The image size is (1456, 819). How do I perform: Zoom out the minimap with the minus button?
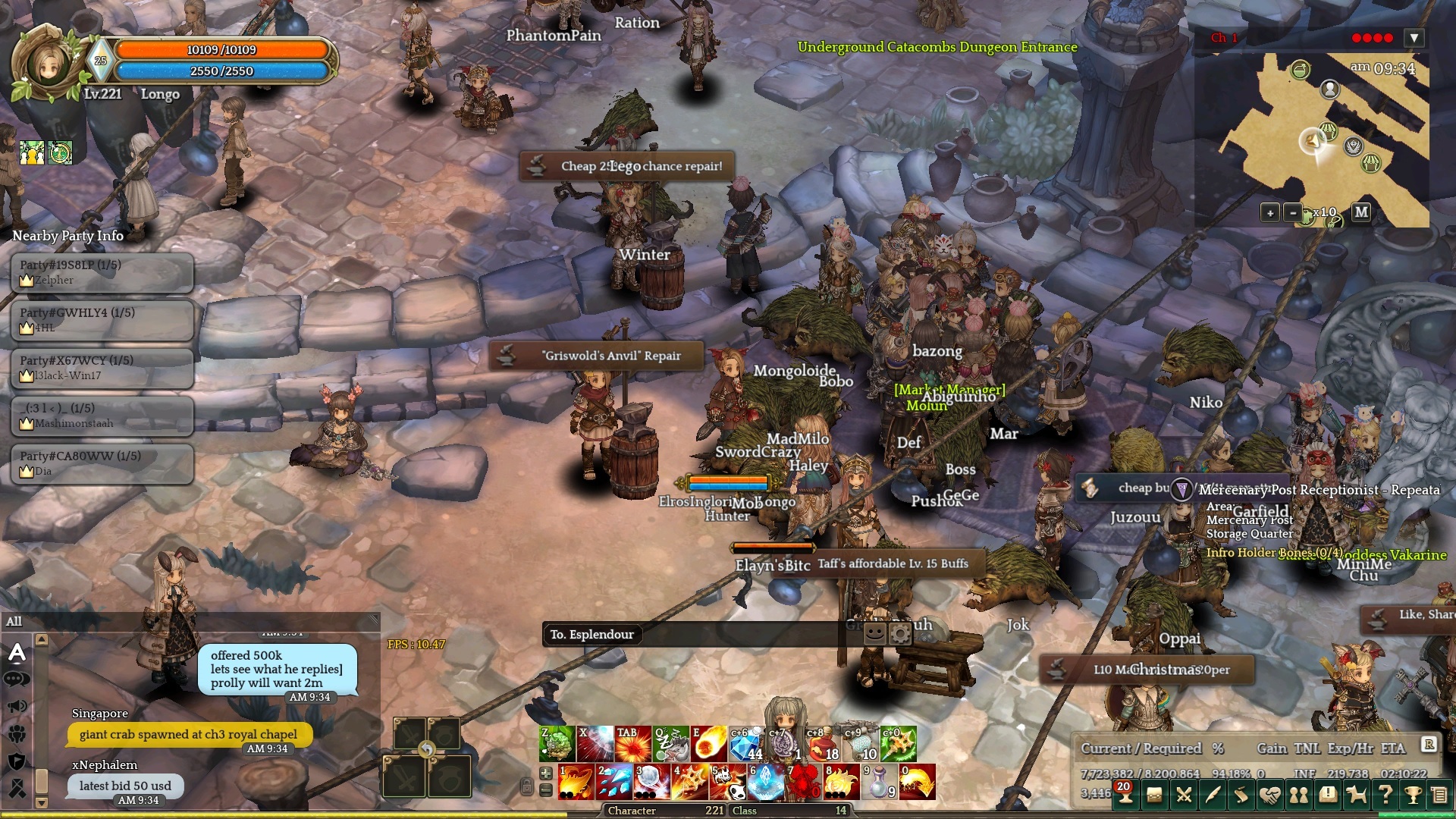pos(1293,213)
